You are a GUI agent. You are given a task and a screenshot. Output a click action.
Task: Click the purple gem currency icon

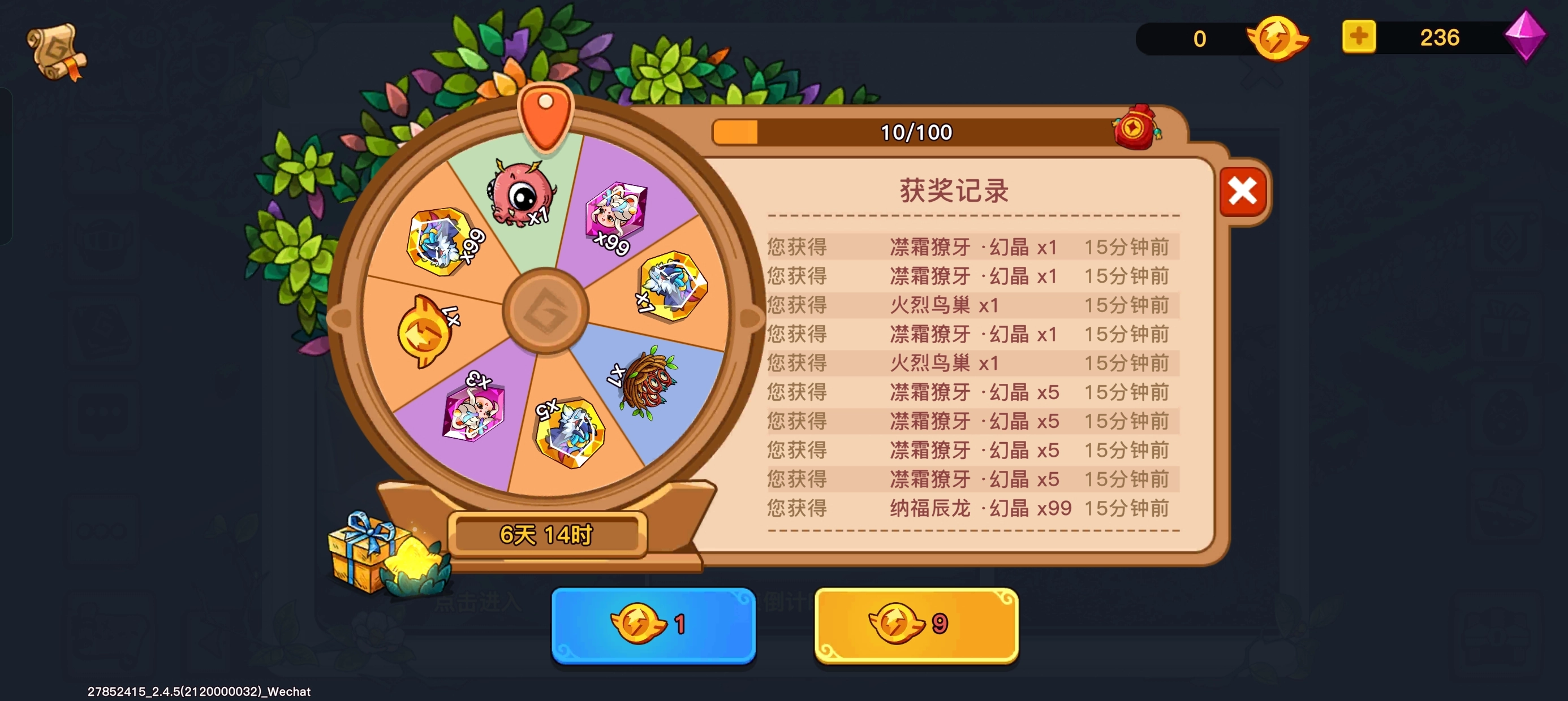[x=1530, y=38]
